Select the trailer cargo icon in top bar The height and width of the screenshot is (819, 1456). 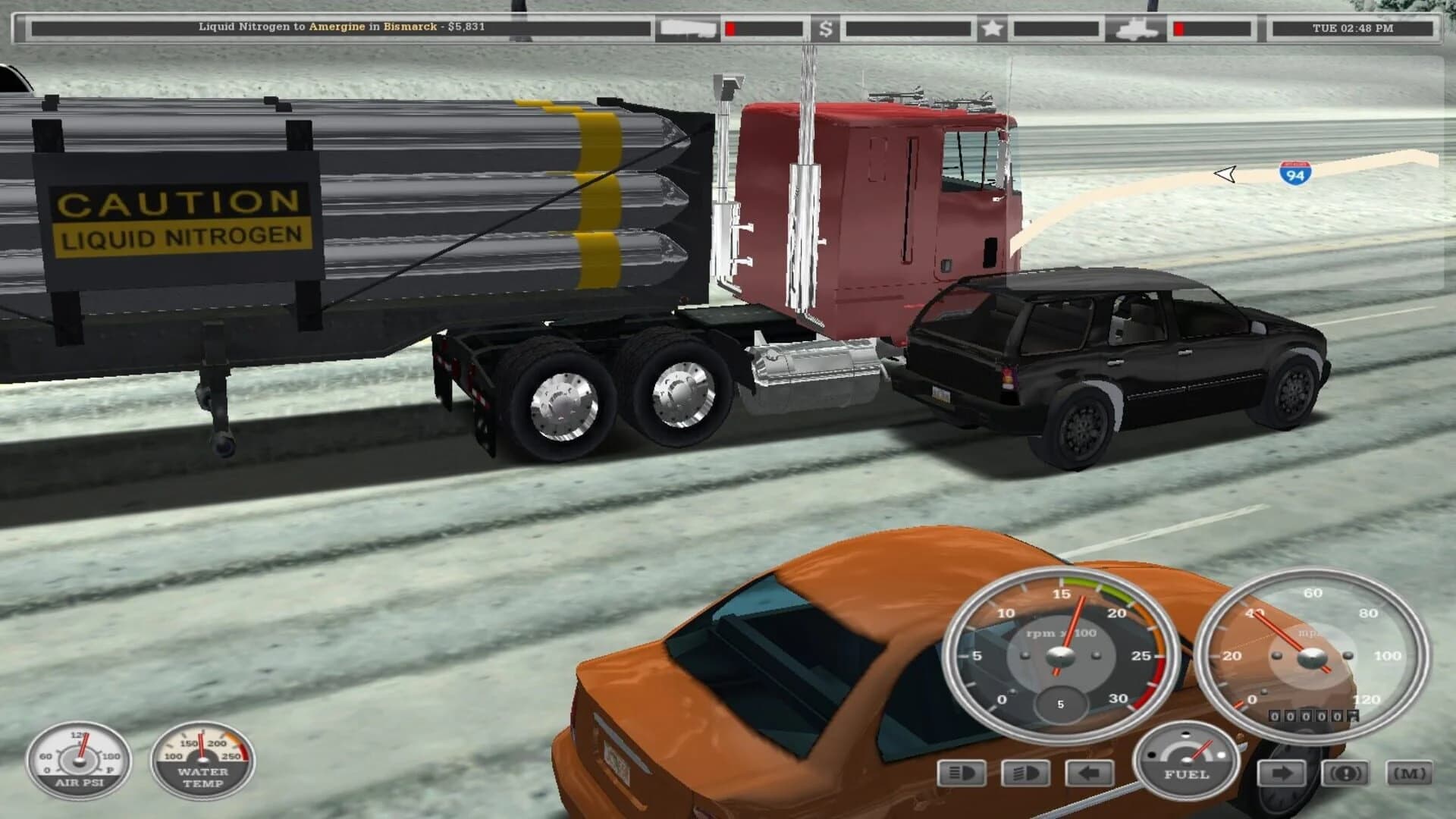[686, 27]
